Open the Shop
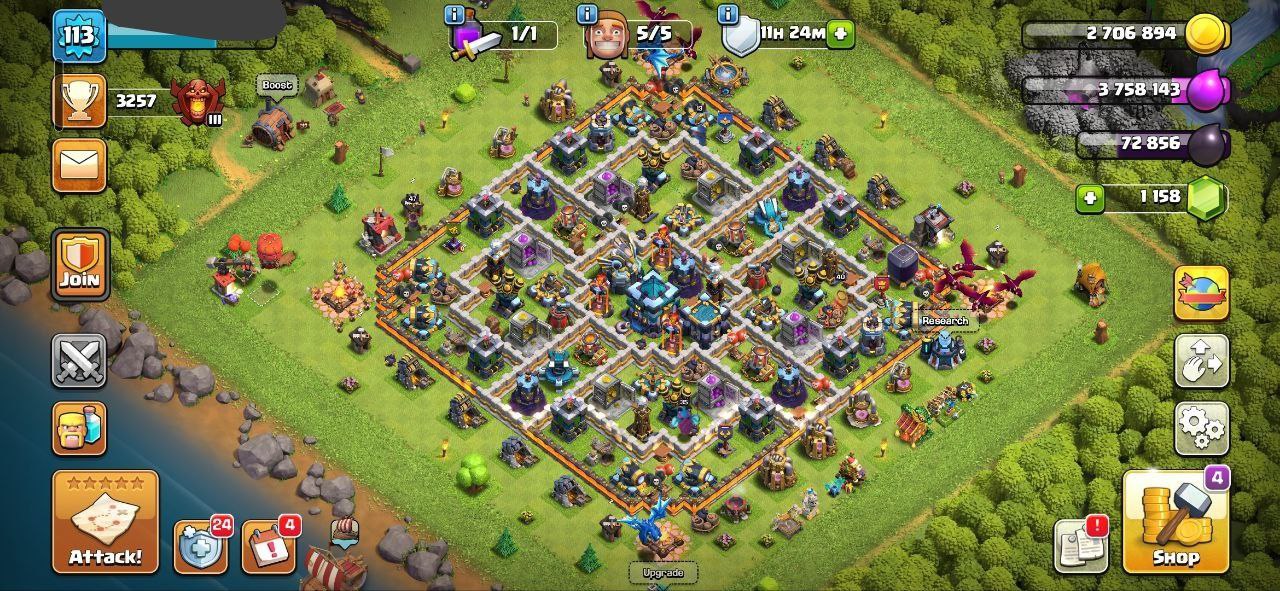1280x591 pixels. coord(1175,522)
